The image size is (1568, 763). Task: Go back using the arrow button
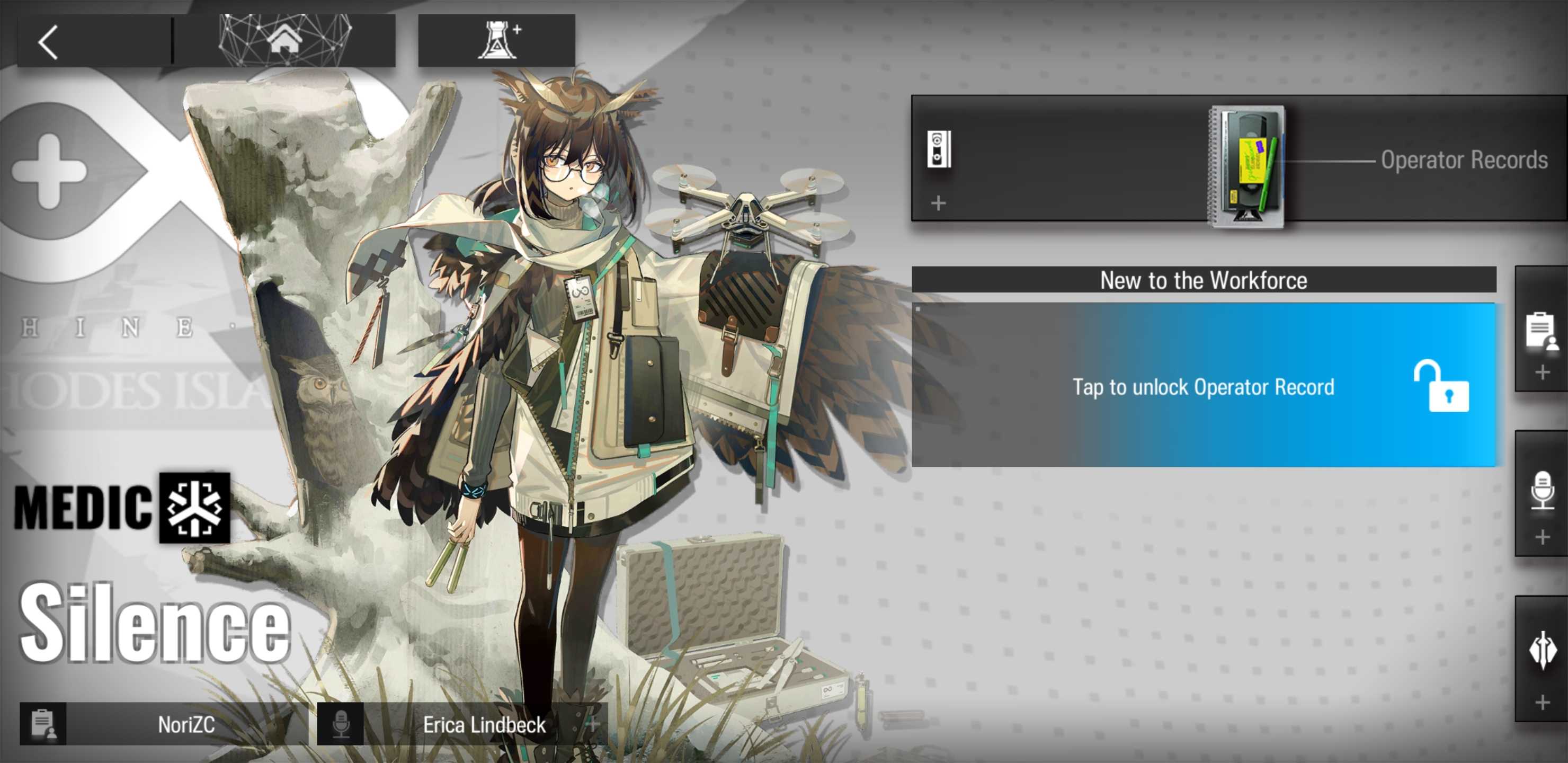49,42
